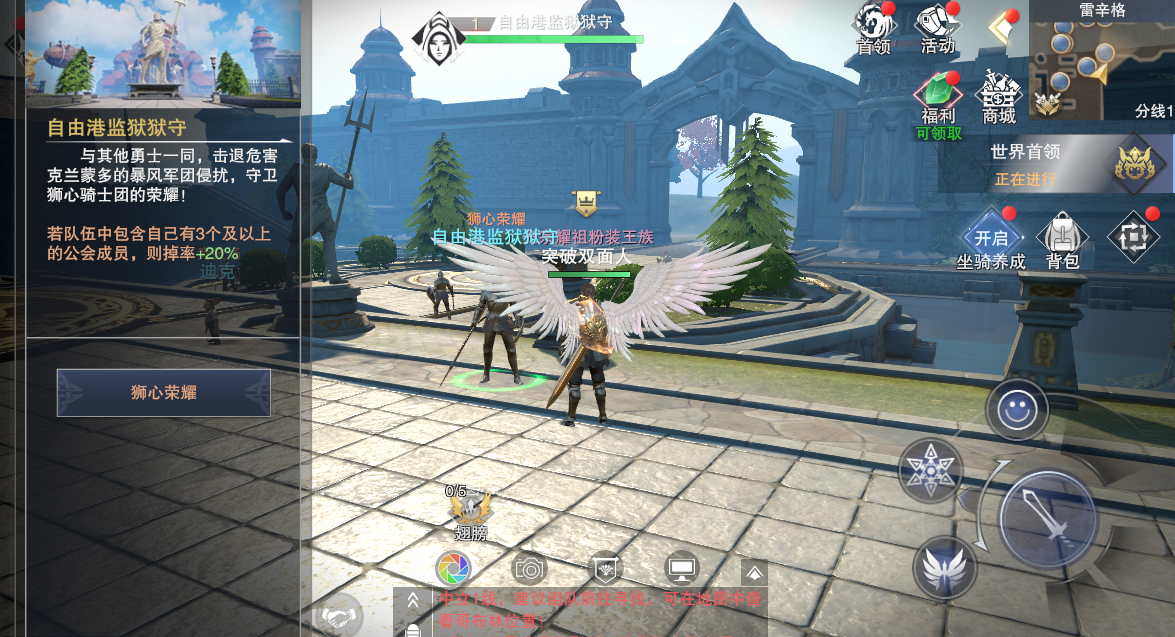Open the 活动 events menu

pyautogui.click(x=936, y=27)
